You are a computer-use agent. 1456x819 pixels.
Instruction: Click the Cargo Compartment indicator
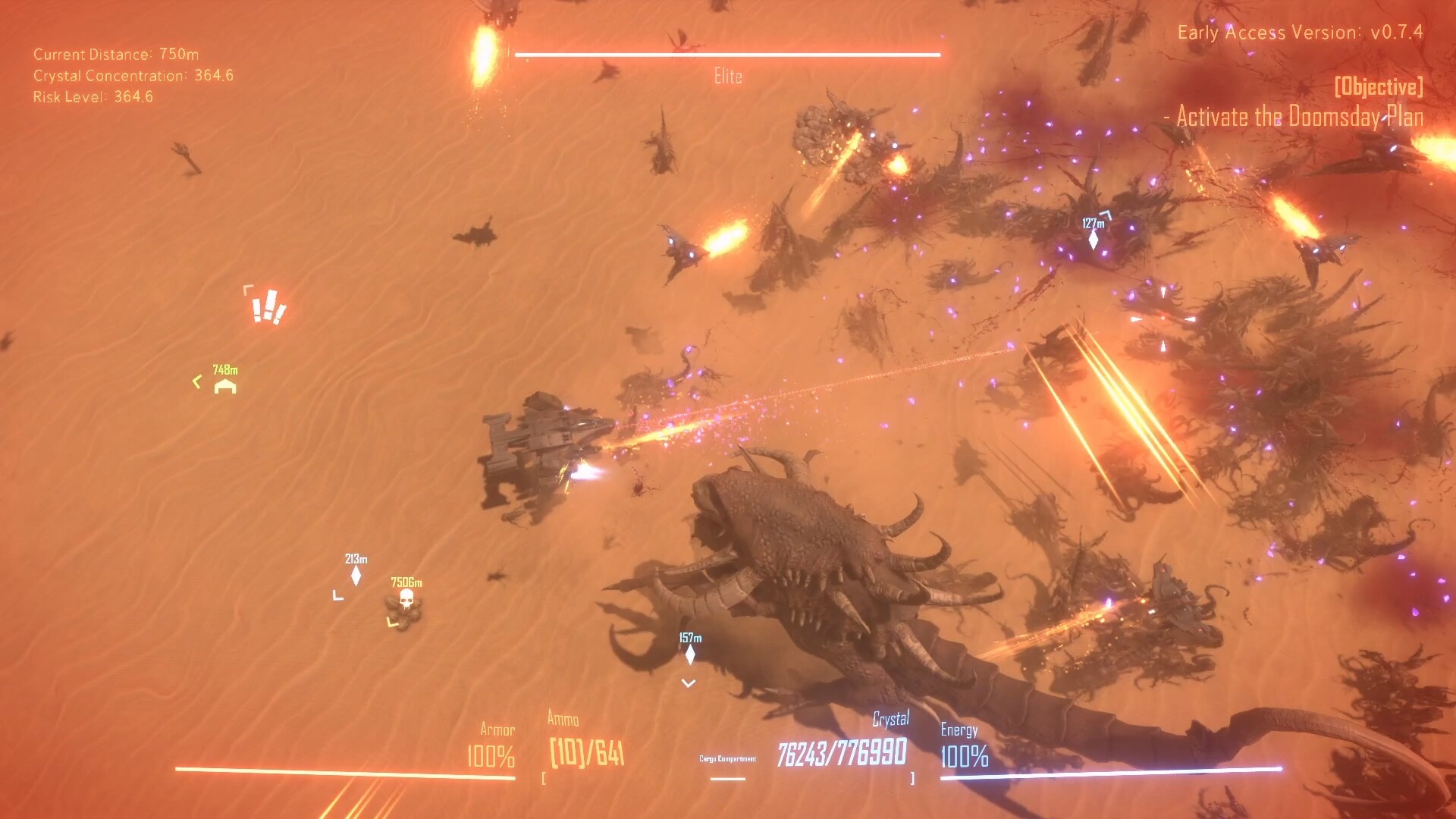[728, 758]
